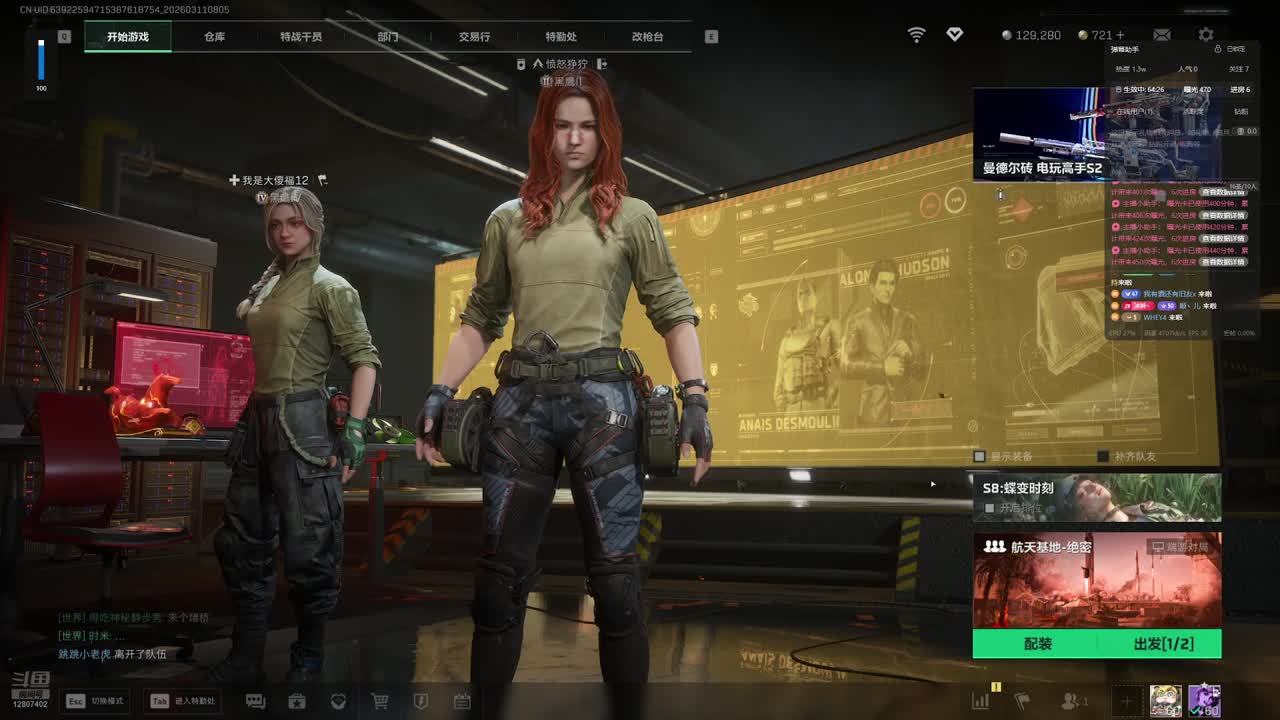The image size is (1280, 720).
Task: Open the 配装 loadout button
Action: [1038, 644]
